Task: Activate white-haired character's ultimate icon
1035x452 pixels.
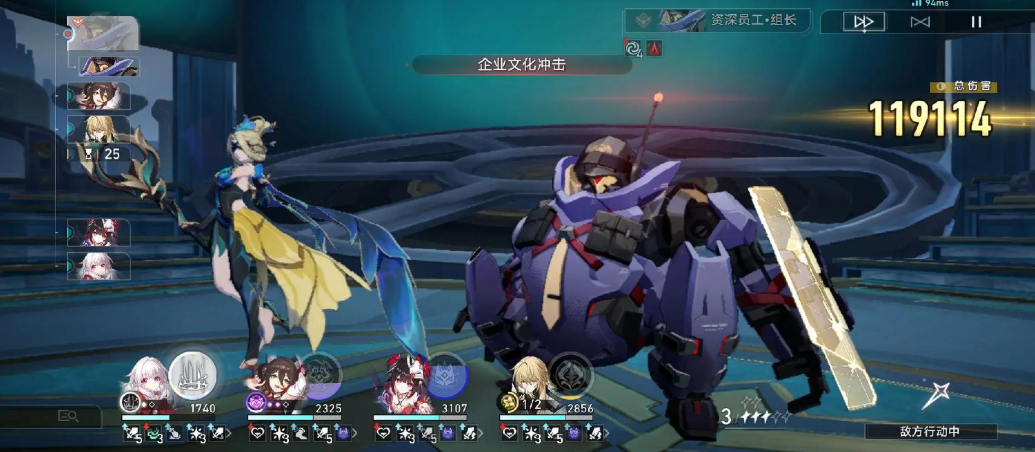Action: [192, 374]
